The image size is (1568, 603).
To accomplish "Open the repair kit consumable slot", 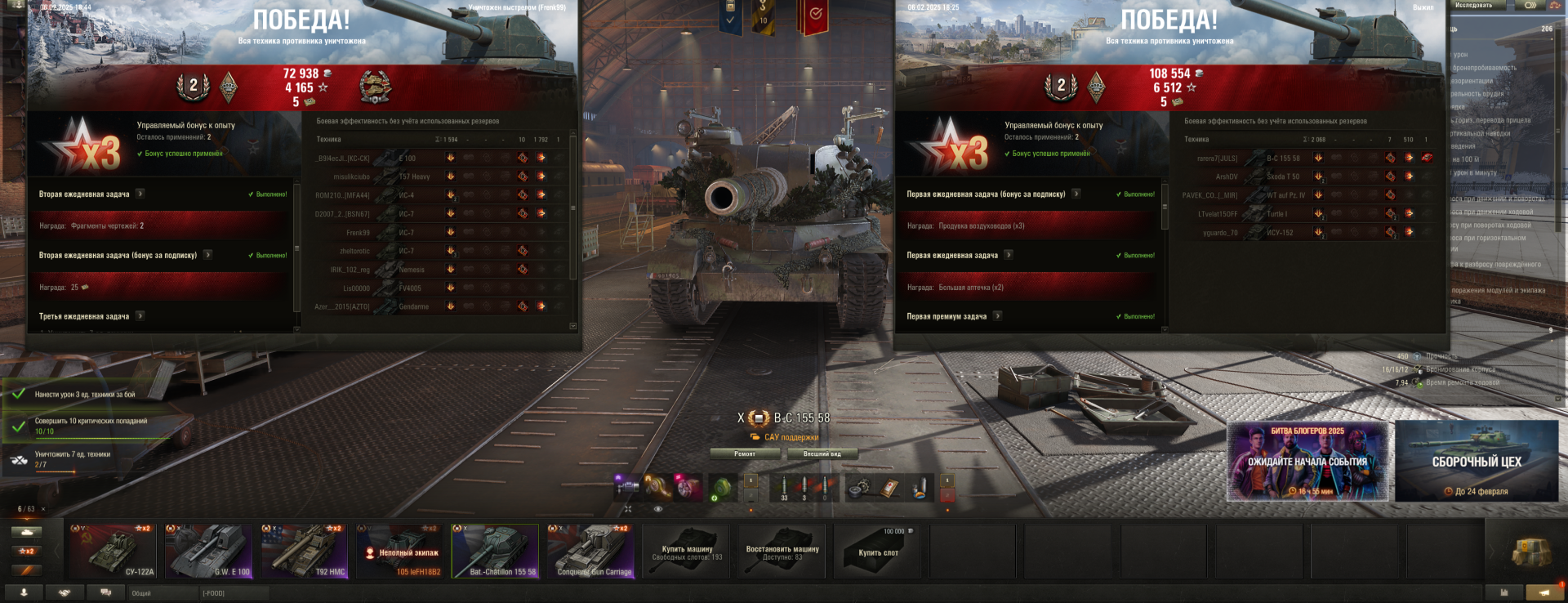I will pyautogui.click(x=858, y=488).
